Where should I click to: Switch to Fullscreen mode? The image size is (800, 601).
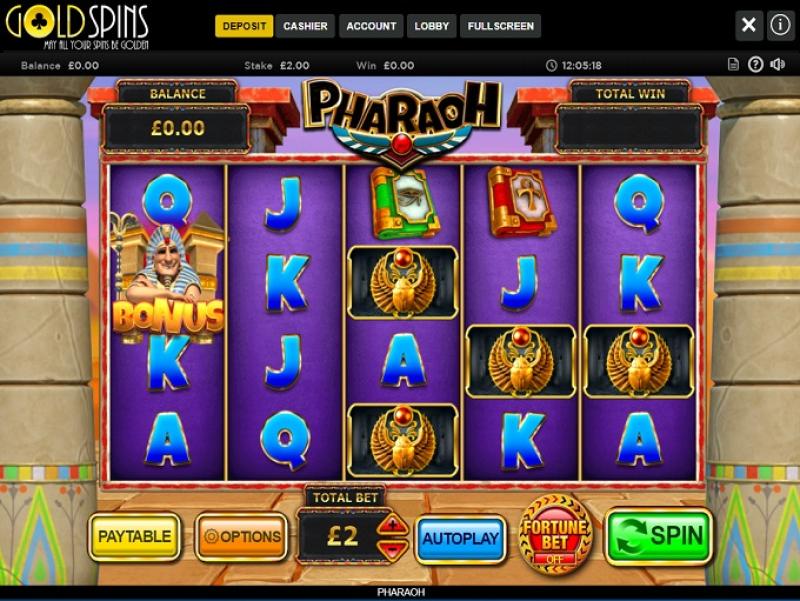(500, 26)
